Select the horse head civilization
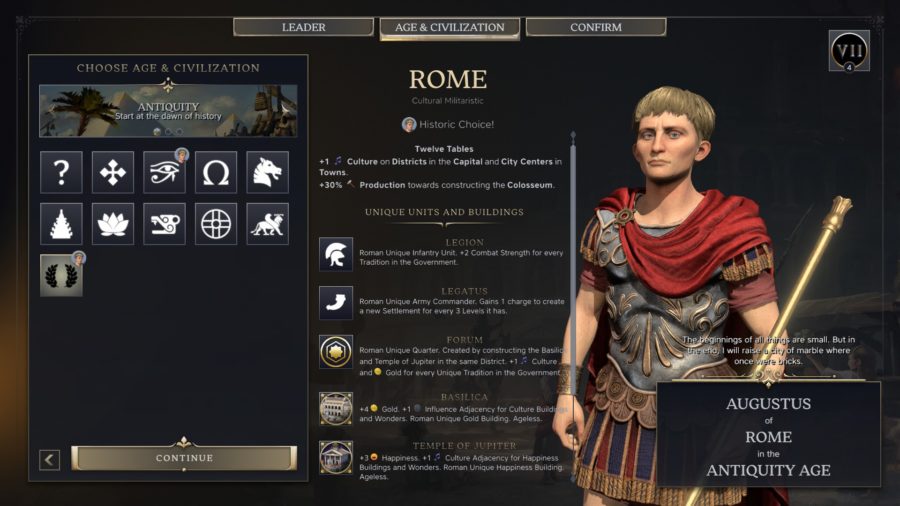 click(267, 172)
